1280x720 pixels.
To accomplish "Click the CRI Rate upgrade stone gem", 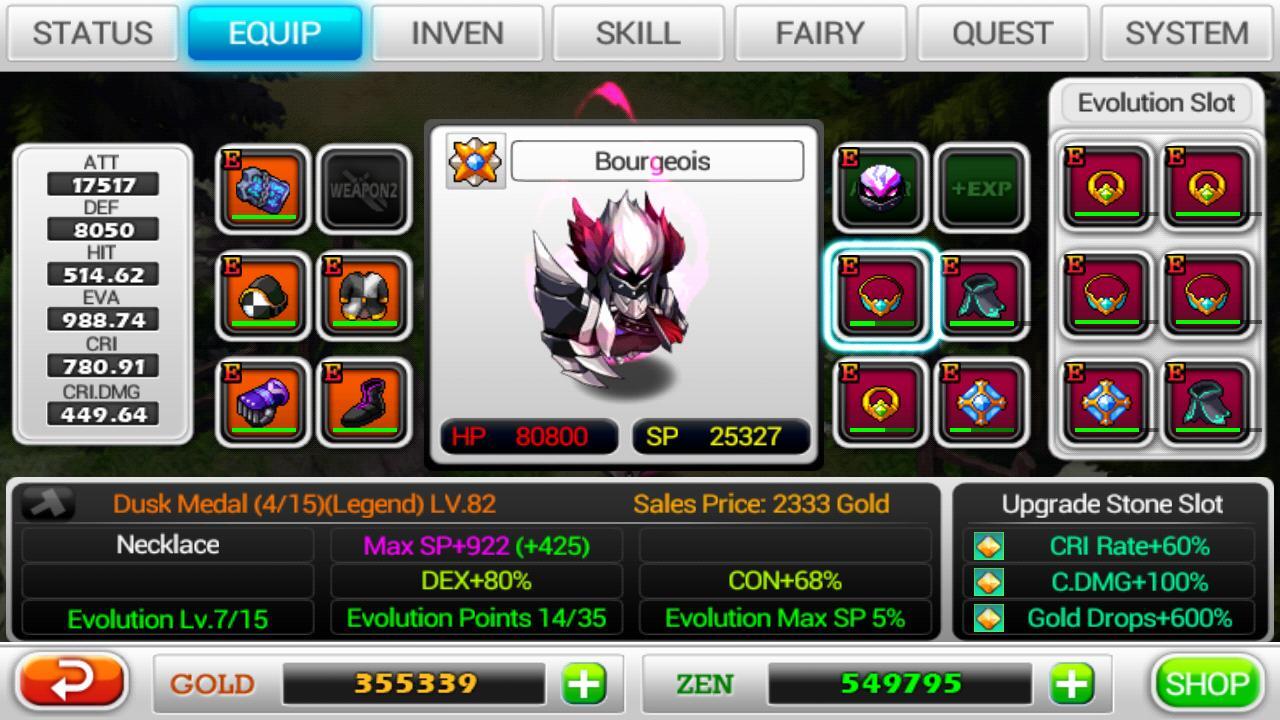I will [989, 548].
